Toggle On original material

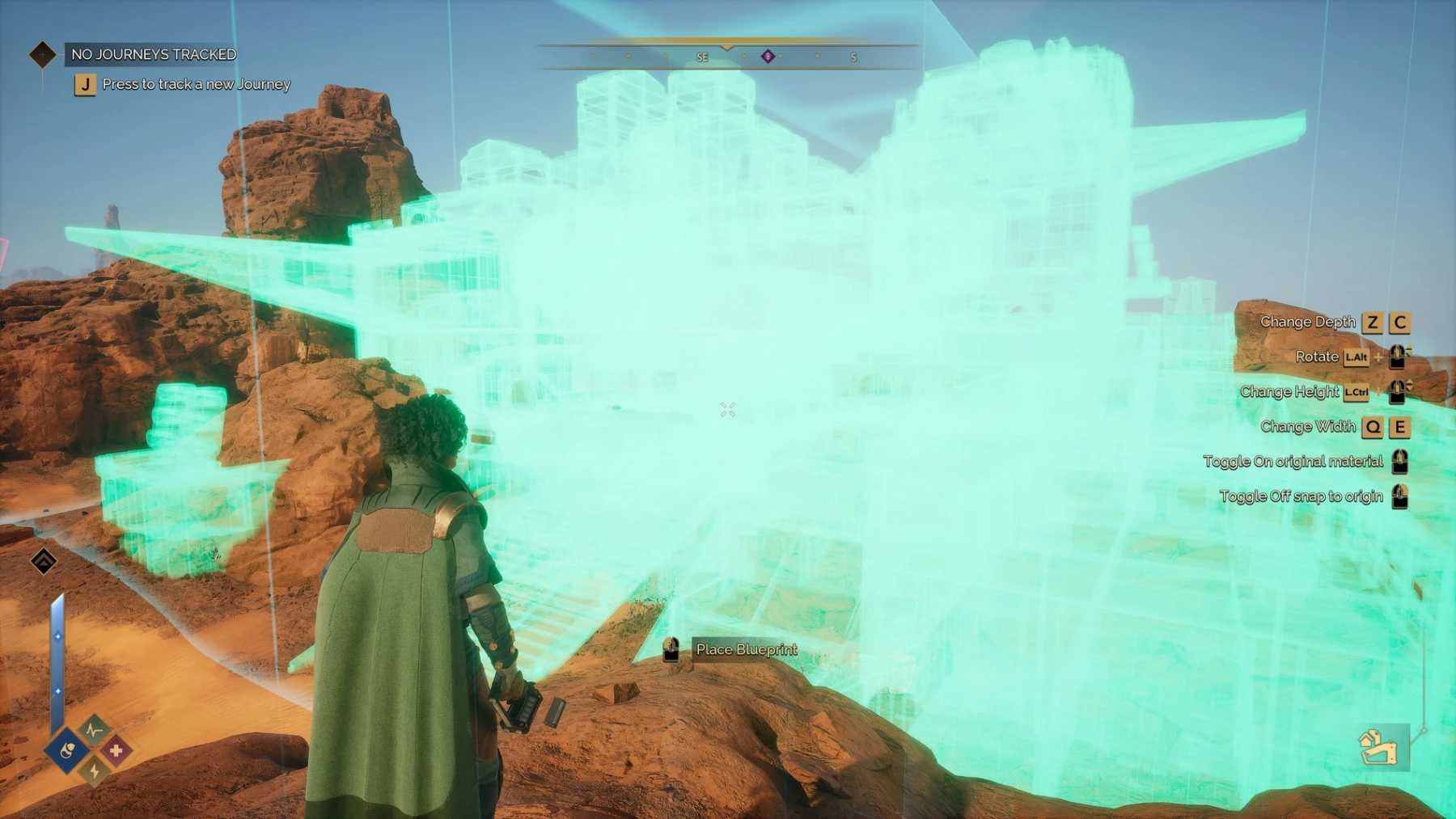pos(1399,462)
